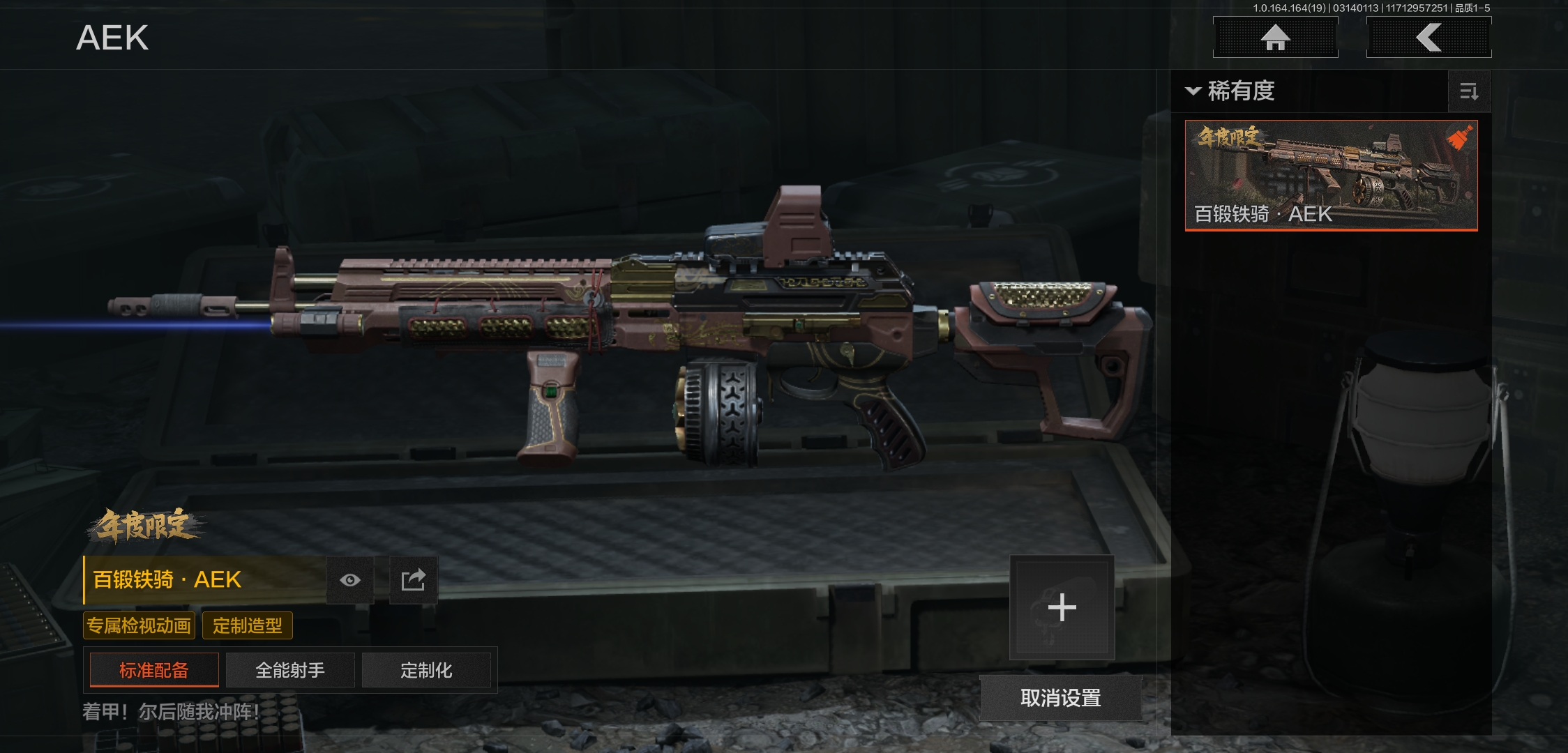Click the eye icon near the weapon name
Screen dimensions: 1568x753
click(x=350, y=579)
